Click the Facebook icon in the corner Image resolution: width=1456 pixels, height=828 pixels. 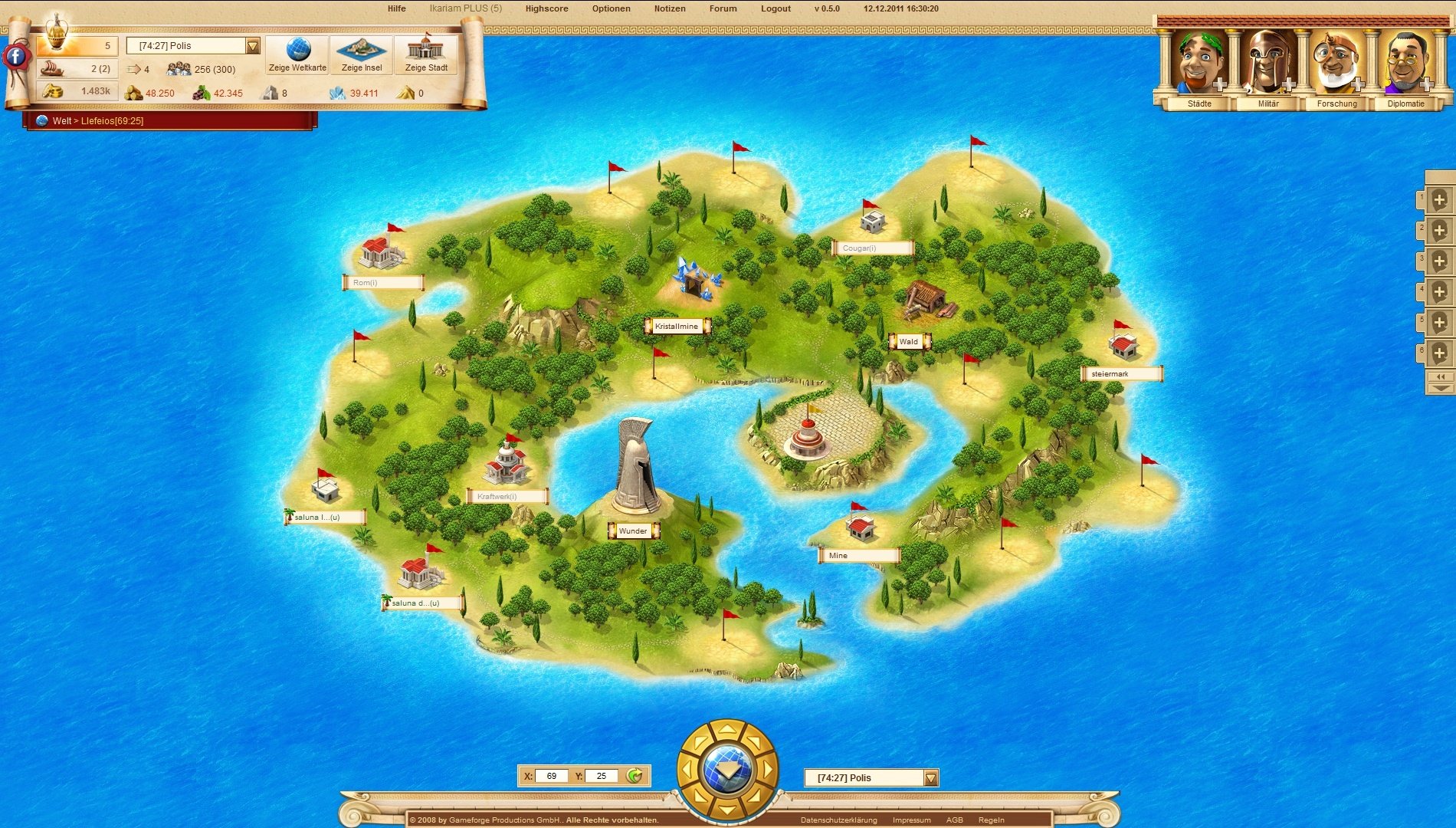click(15, 55)
